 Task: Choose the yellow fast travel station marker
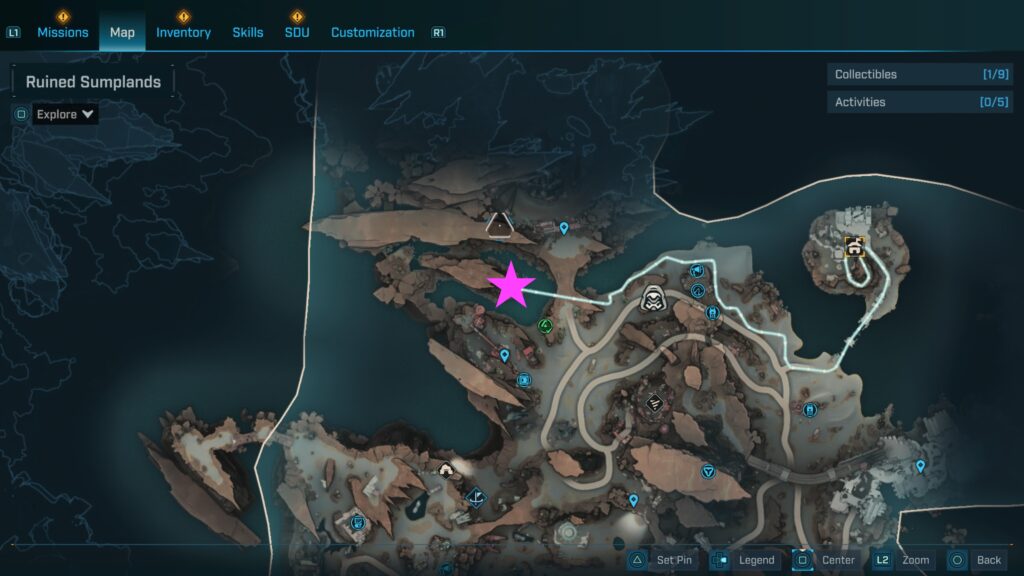[x=854, y=246]
